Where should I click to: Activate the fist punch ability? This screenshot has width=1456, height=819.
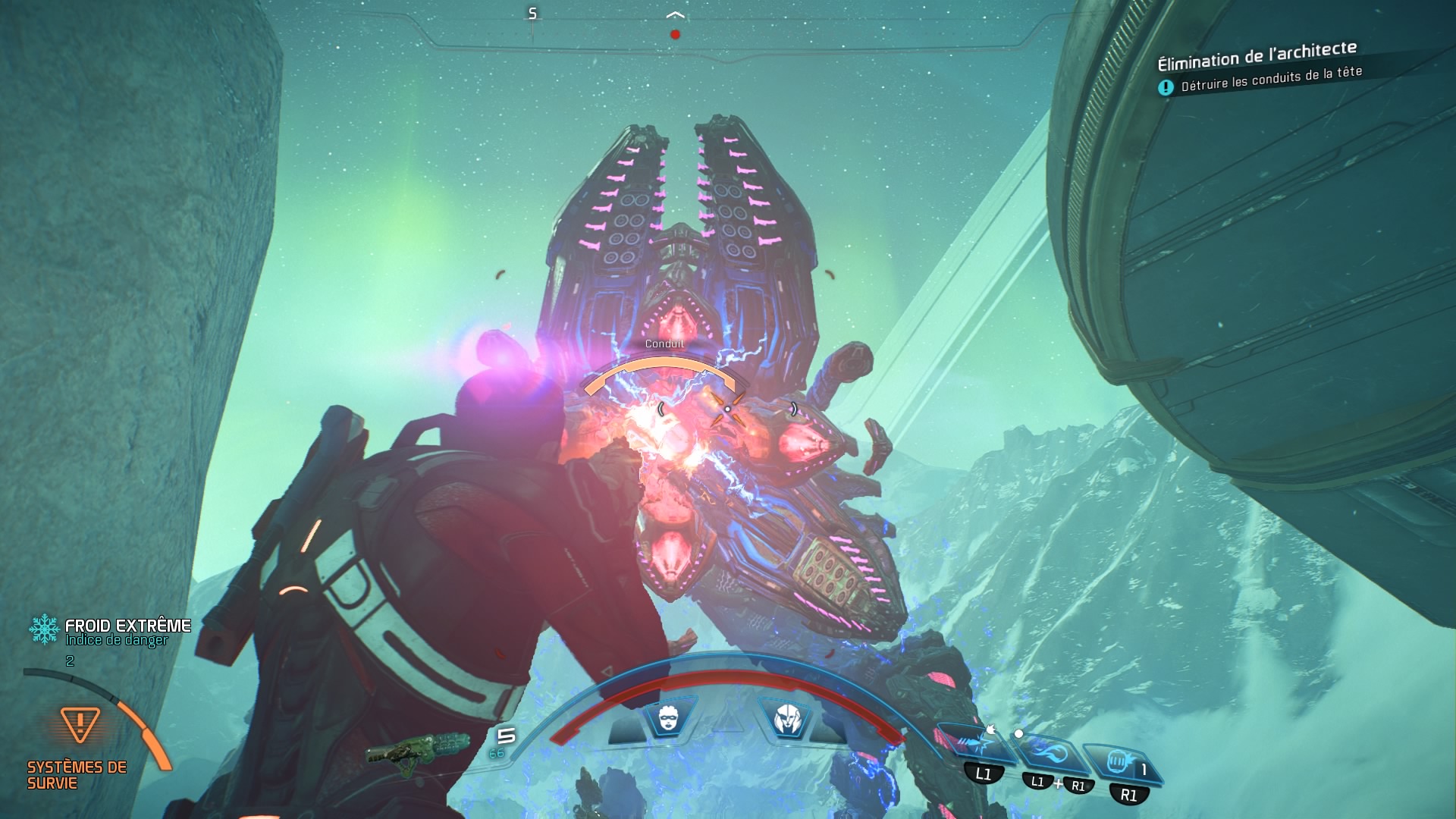(1119, 761)
